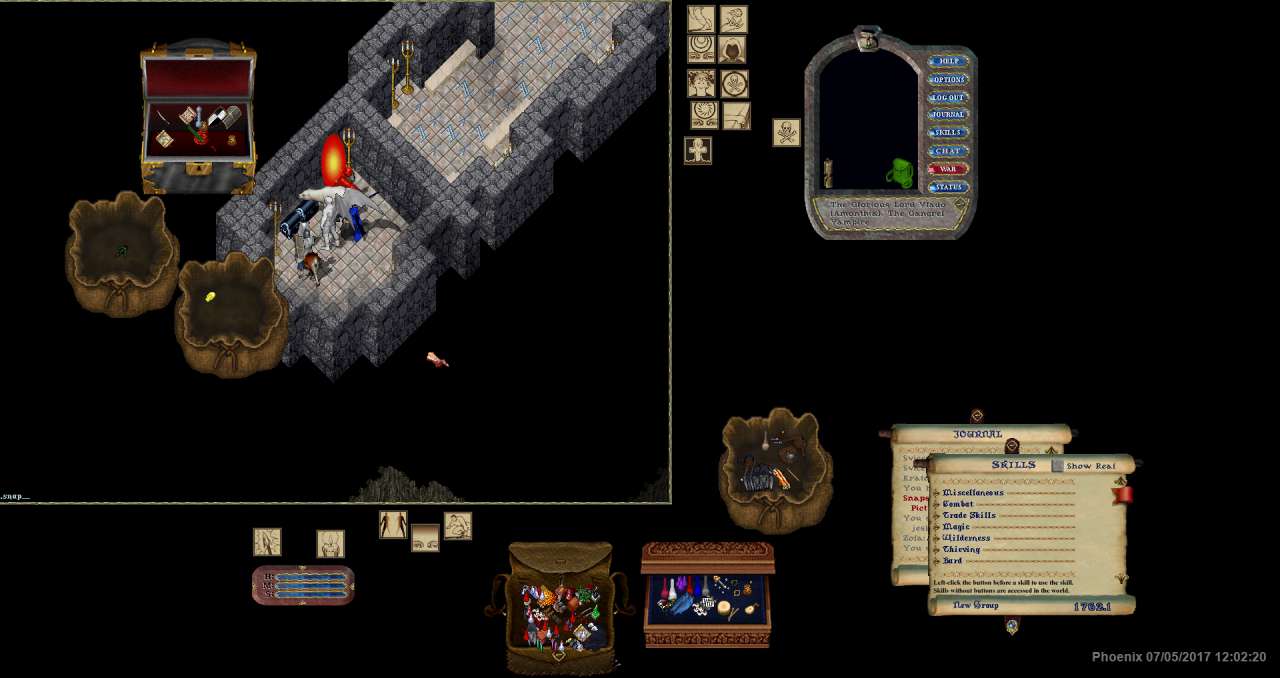Select the green backpack on the paperdoll
The width and height of the screenshot is (1280, 678).
pos(900,173)
